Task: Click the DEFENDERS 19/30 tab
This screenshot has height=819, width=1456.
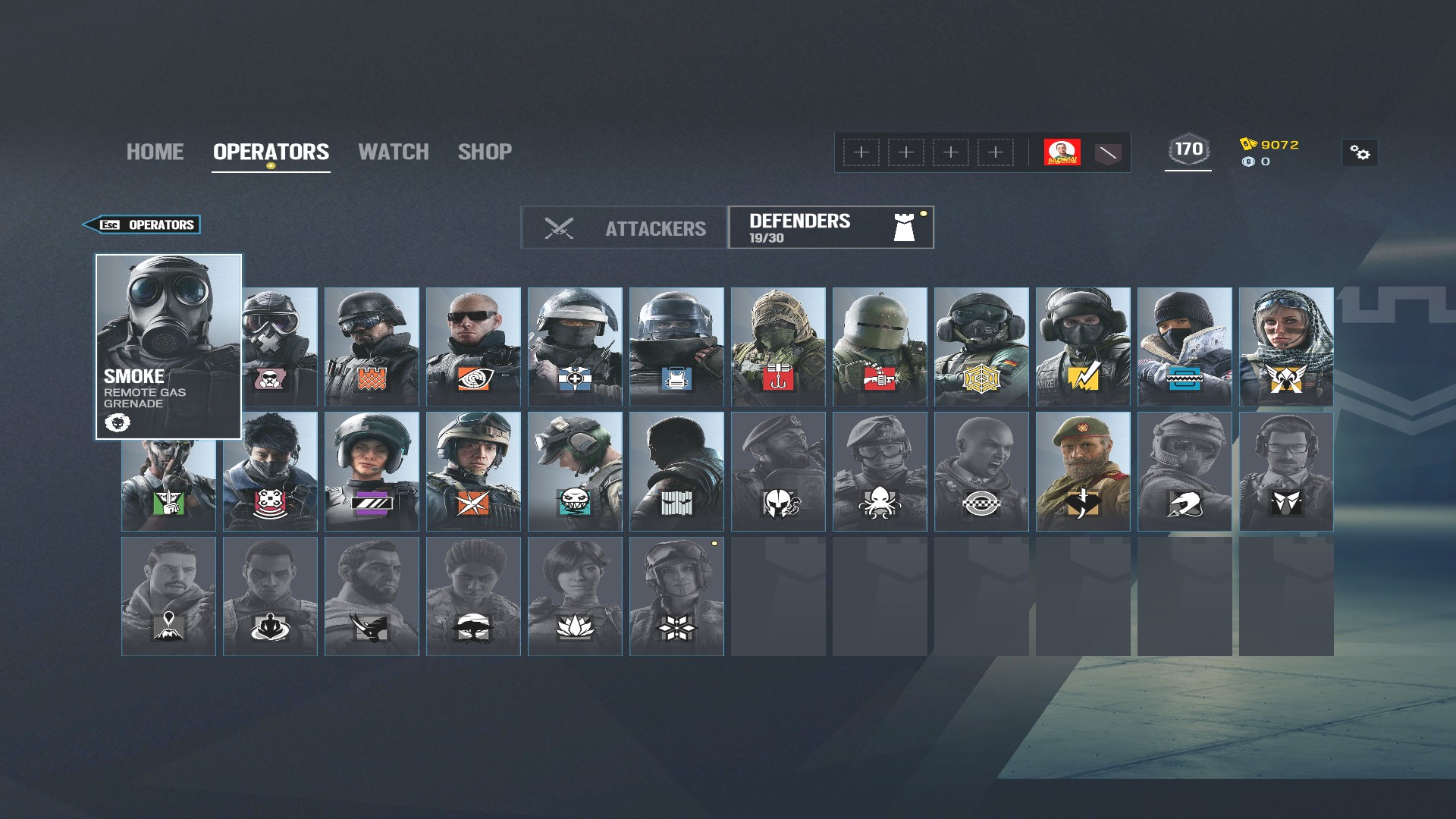Action: [830, 226]
